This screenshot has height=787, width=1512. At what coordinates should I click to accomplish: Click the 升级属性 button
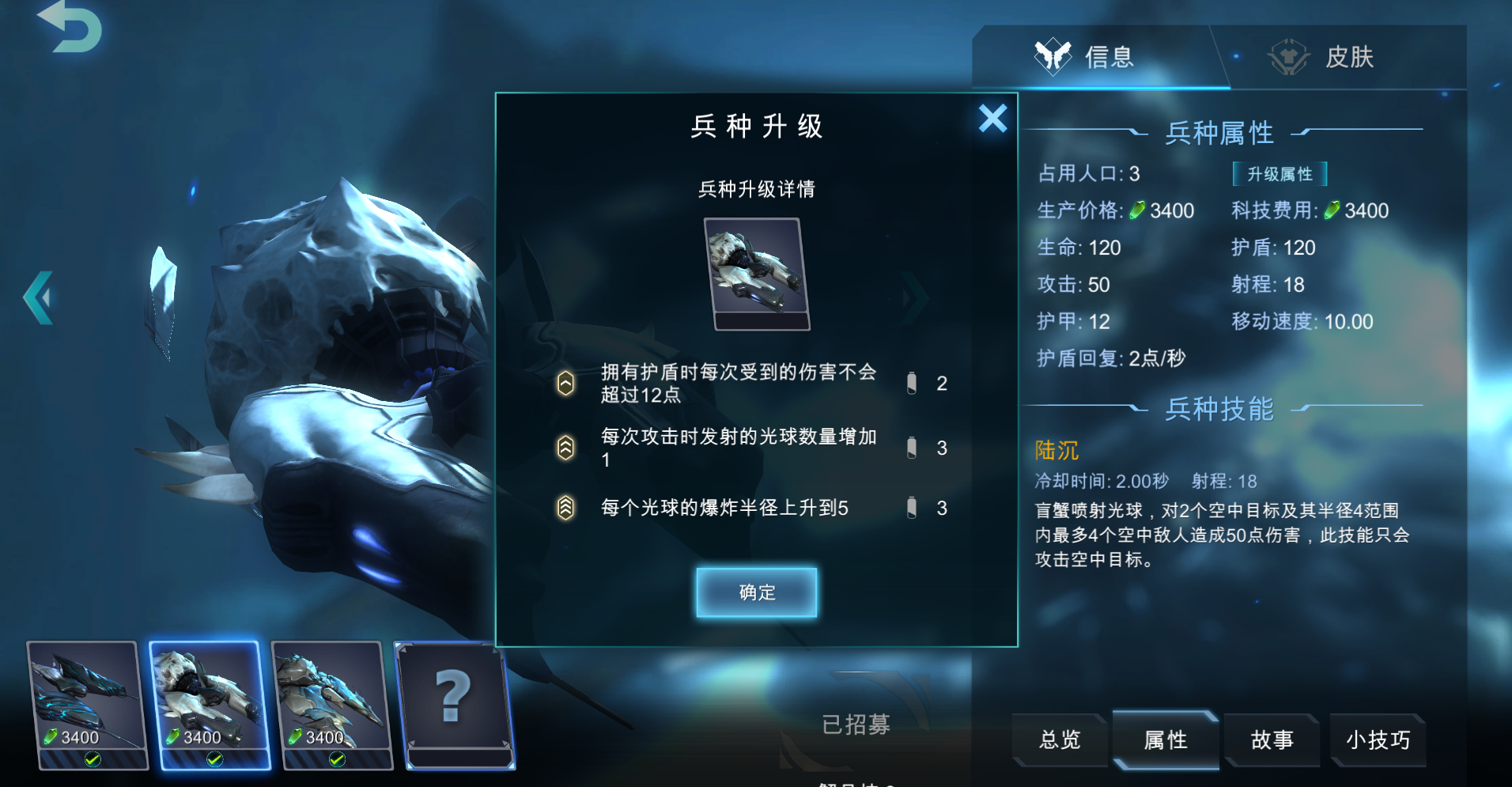click(x=1281, y=174)
